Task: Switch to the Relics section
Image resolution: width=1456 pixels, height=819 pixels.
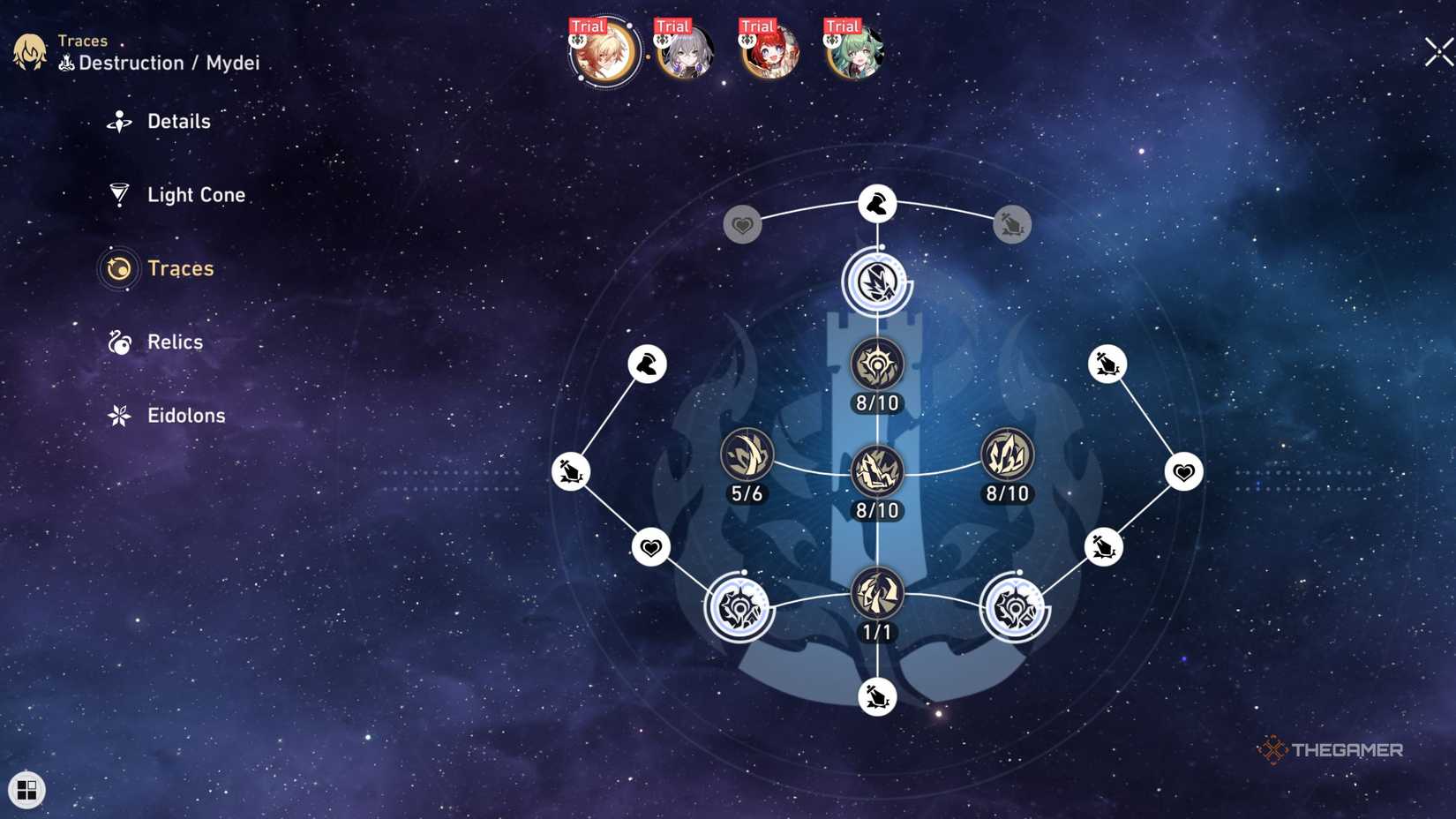Action: [174, 342]
